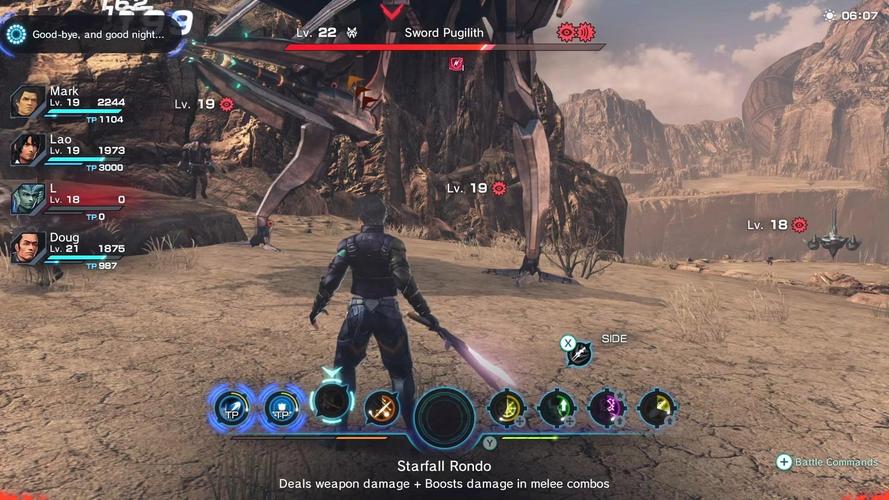This screenshot has width=889, height=500.
Task: Select Mark's party portrait
Action: click(x=28, y=102)
